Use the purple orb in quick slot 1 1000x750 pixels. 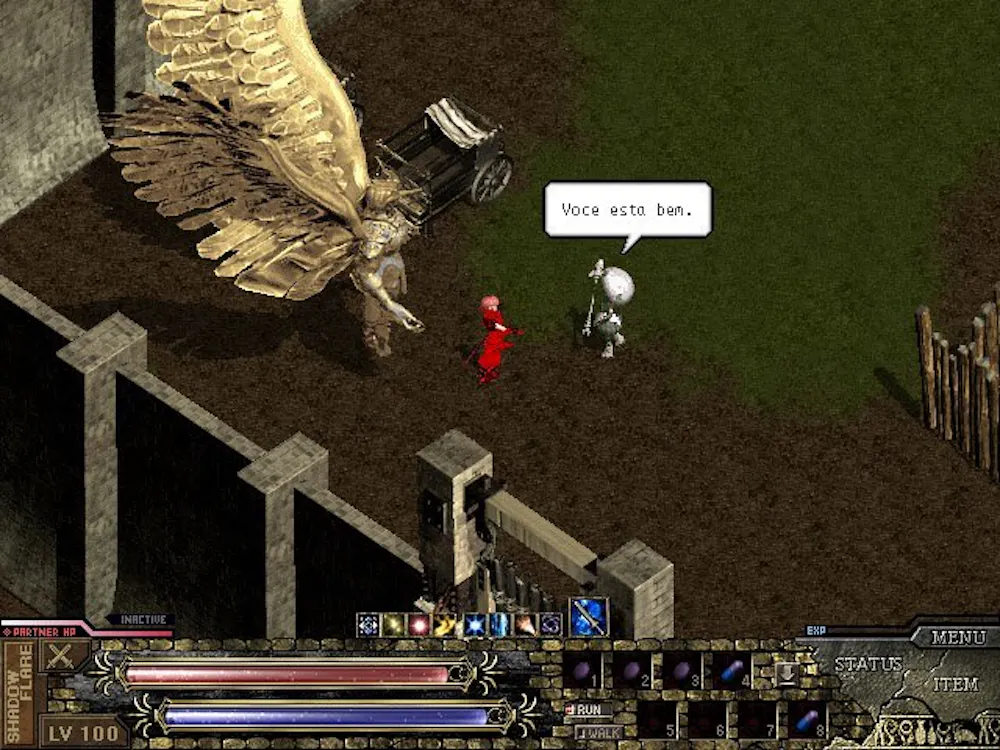(x=582, y=670)
